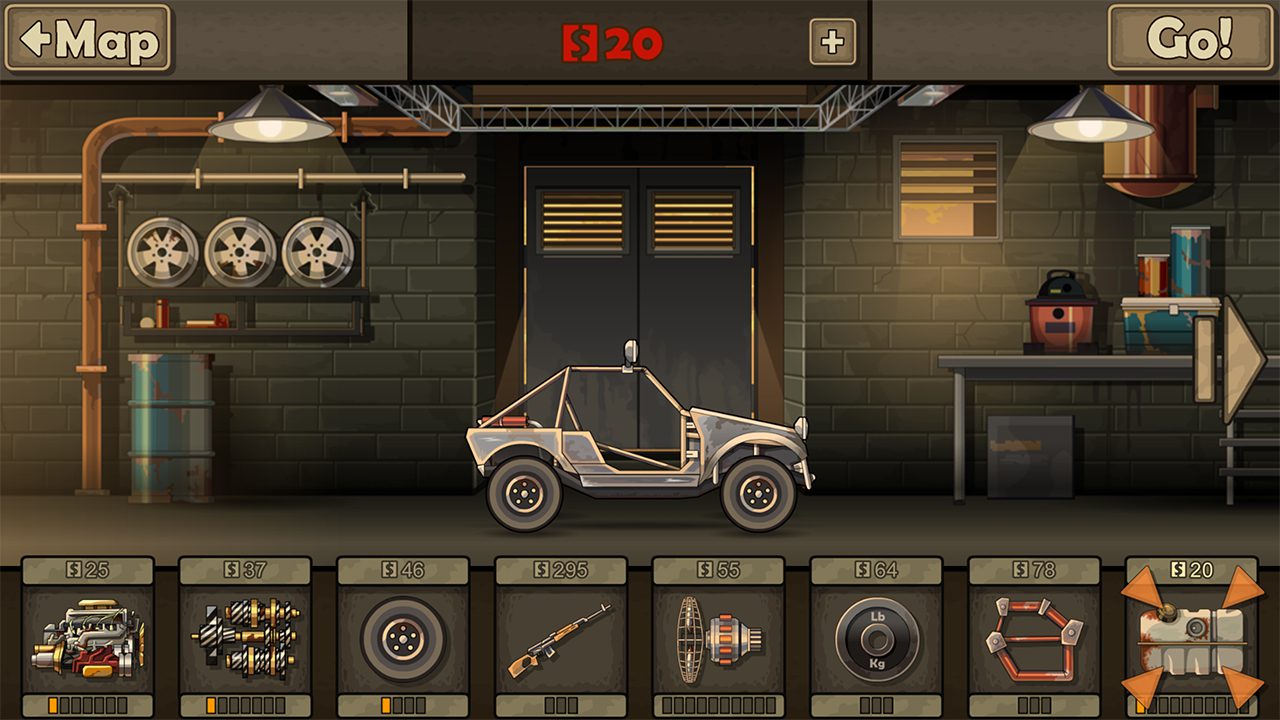Switch to the next vehicle arrow
This screenshot has width=1280, height=720.
point(1240,359)
